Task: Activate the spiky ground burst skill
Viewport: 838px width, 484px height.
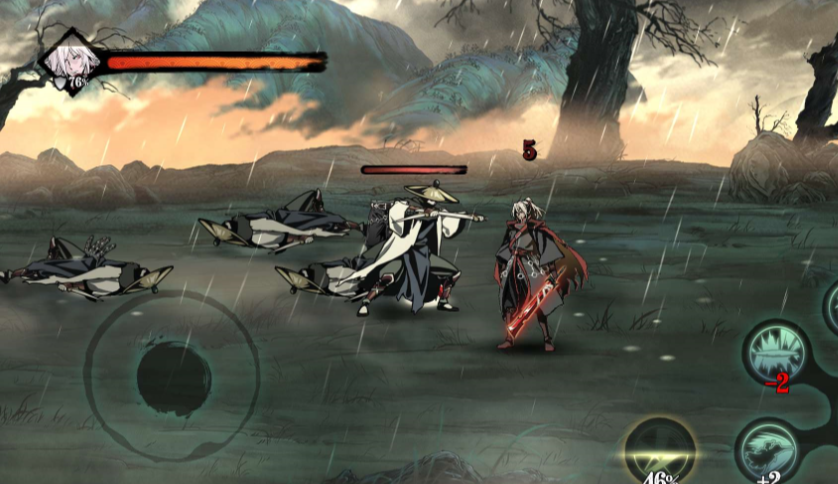Action: pos(776,351)
